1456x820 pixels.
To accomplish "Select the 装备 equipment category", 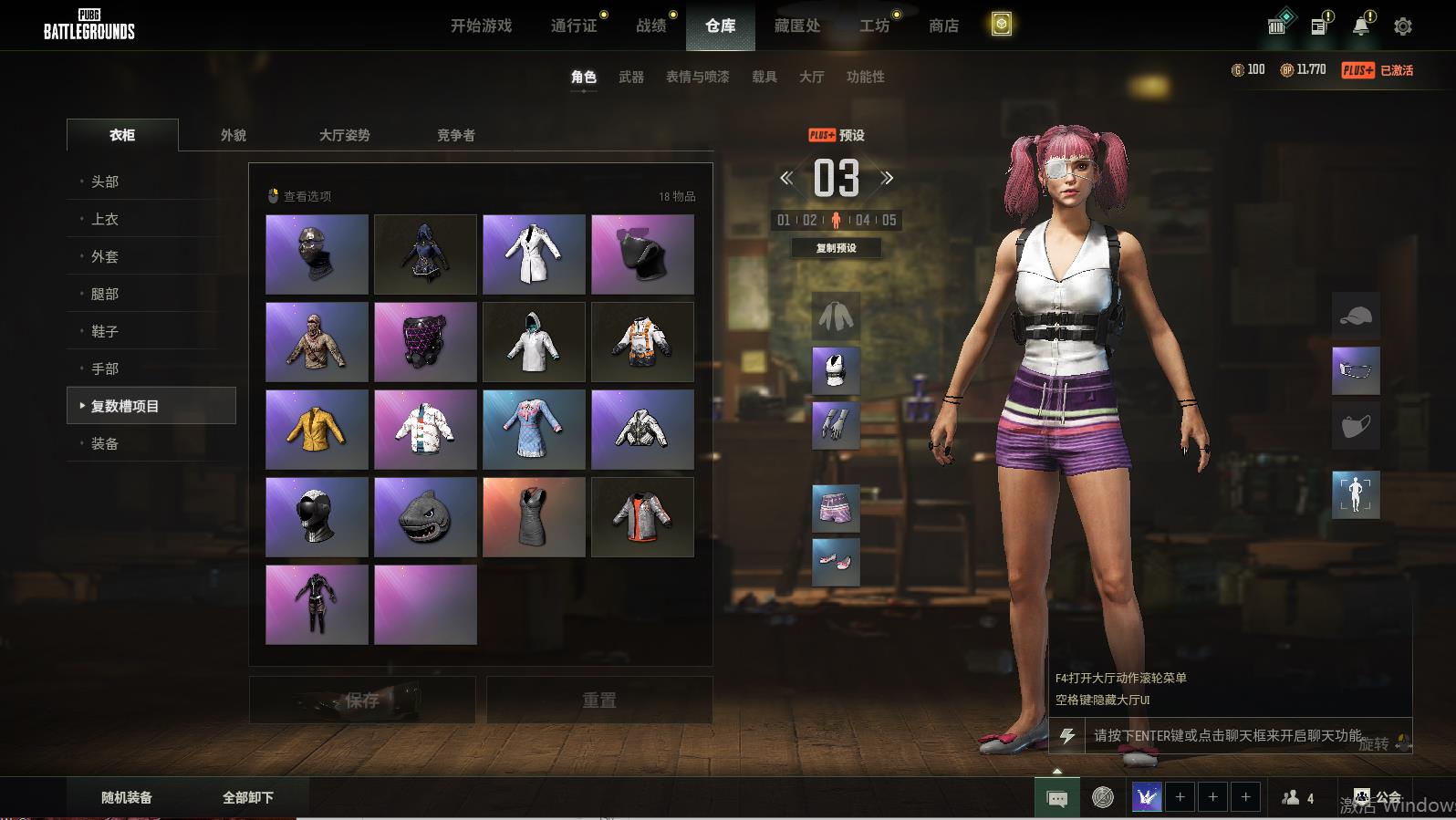I will tap(105, 443).
